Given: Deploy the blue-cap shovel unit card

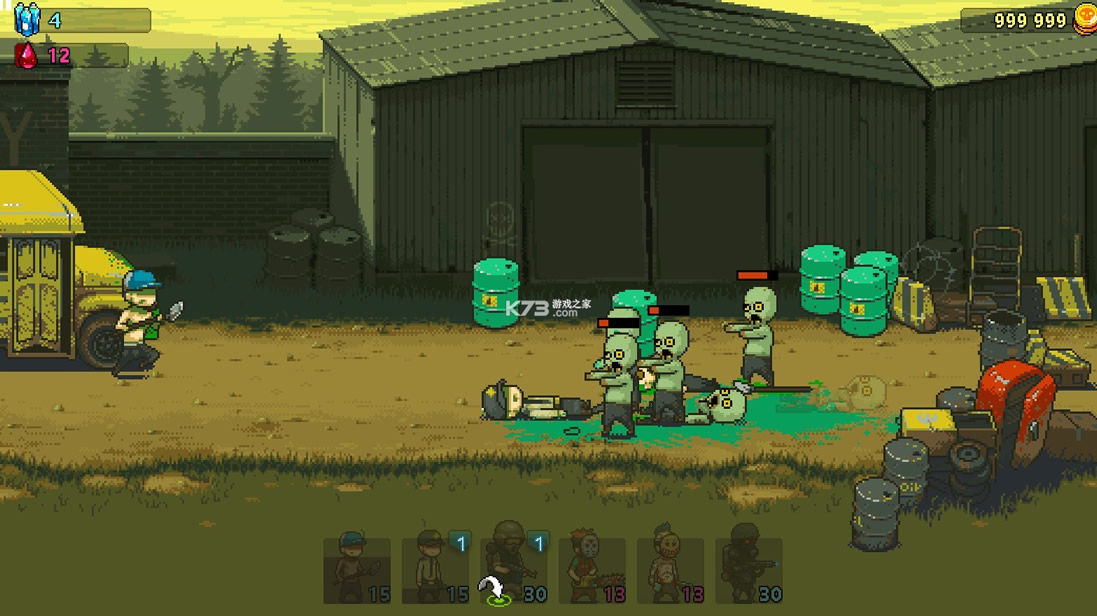Looking at the screenshot, I should (357, 570).
